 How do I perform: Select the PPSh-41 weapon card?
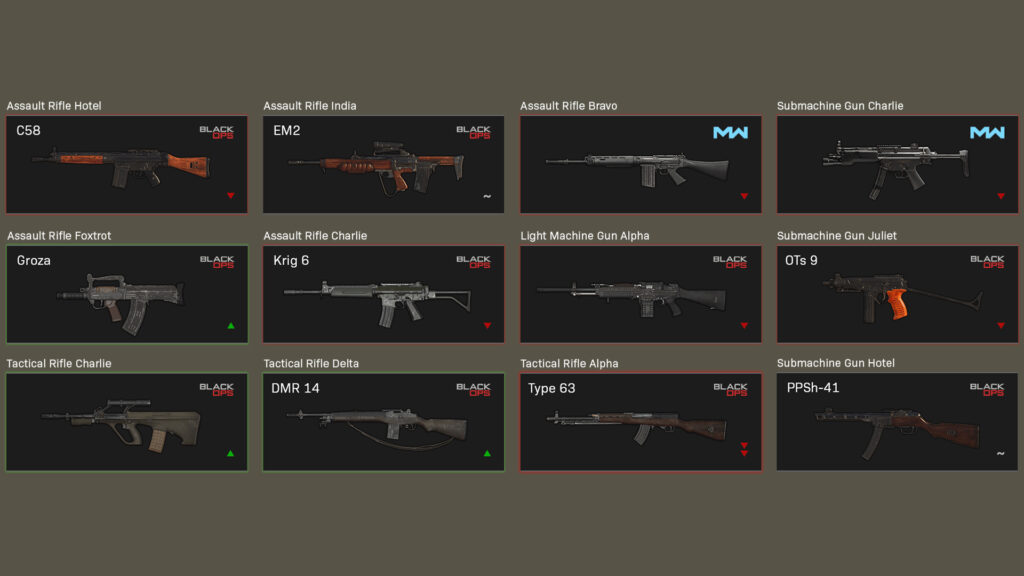[x=897, y=421]
